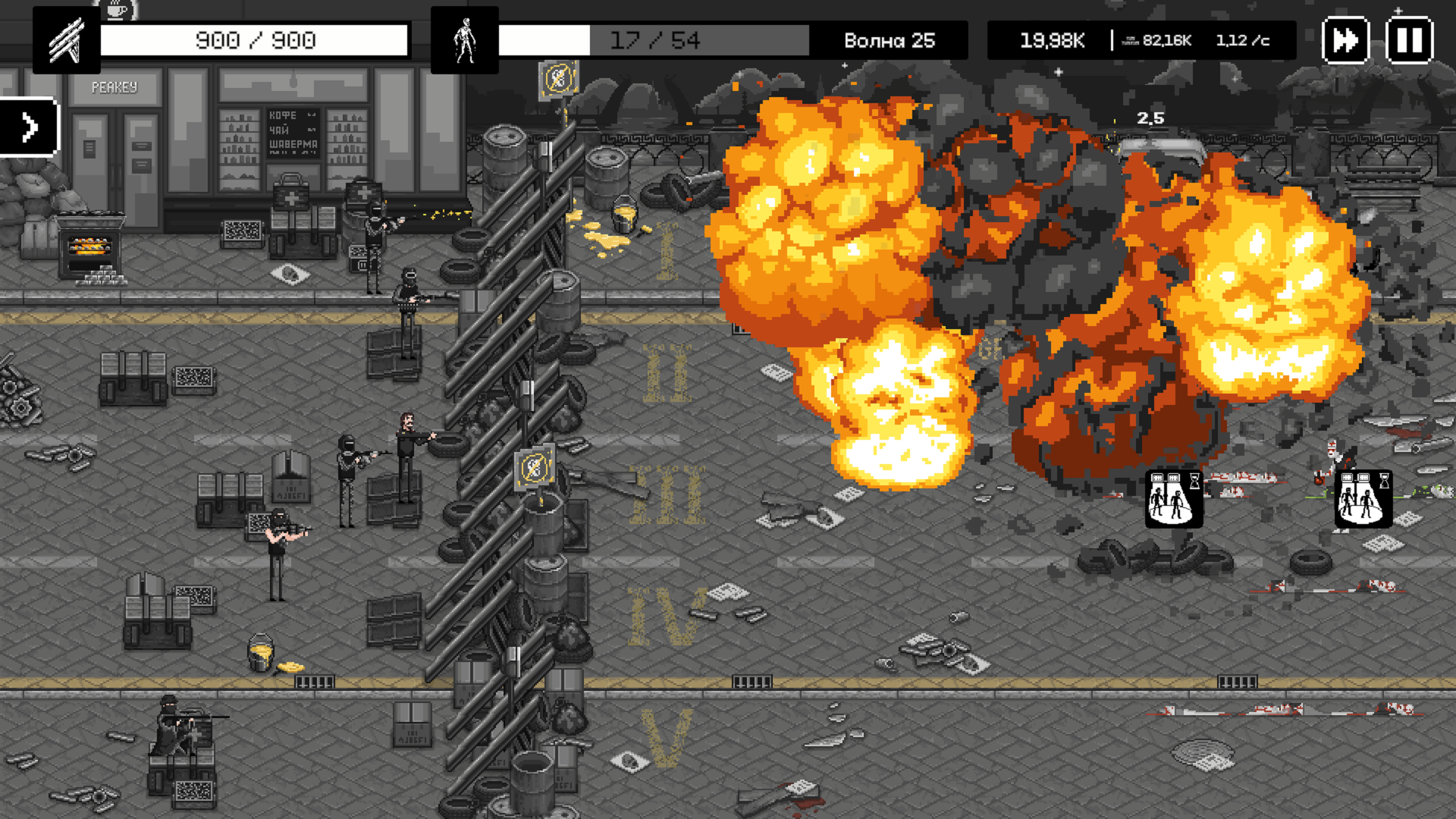Click the 900/900 barricade health bar
The width and height of the screenshot is (1456, 819).
[x=255, y=39]
